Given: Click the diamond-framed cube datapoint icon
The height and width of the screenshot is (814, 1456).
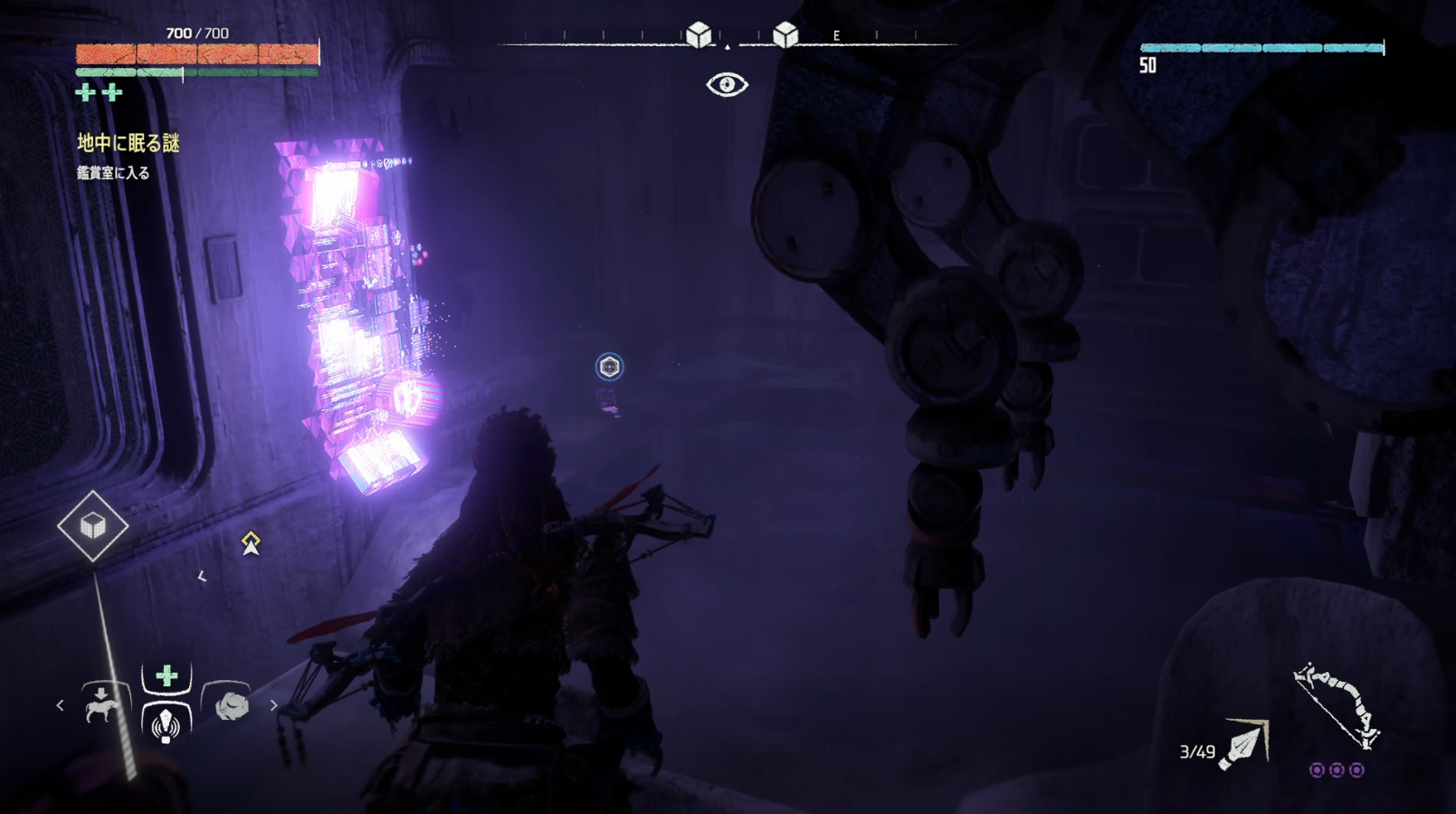Looking at the screenshot, I should pos(92,526).
